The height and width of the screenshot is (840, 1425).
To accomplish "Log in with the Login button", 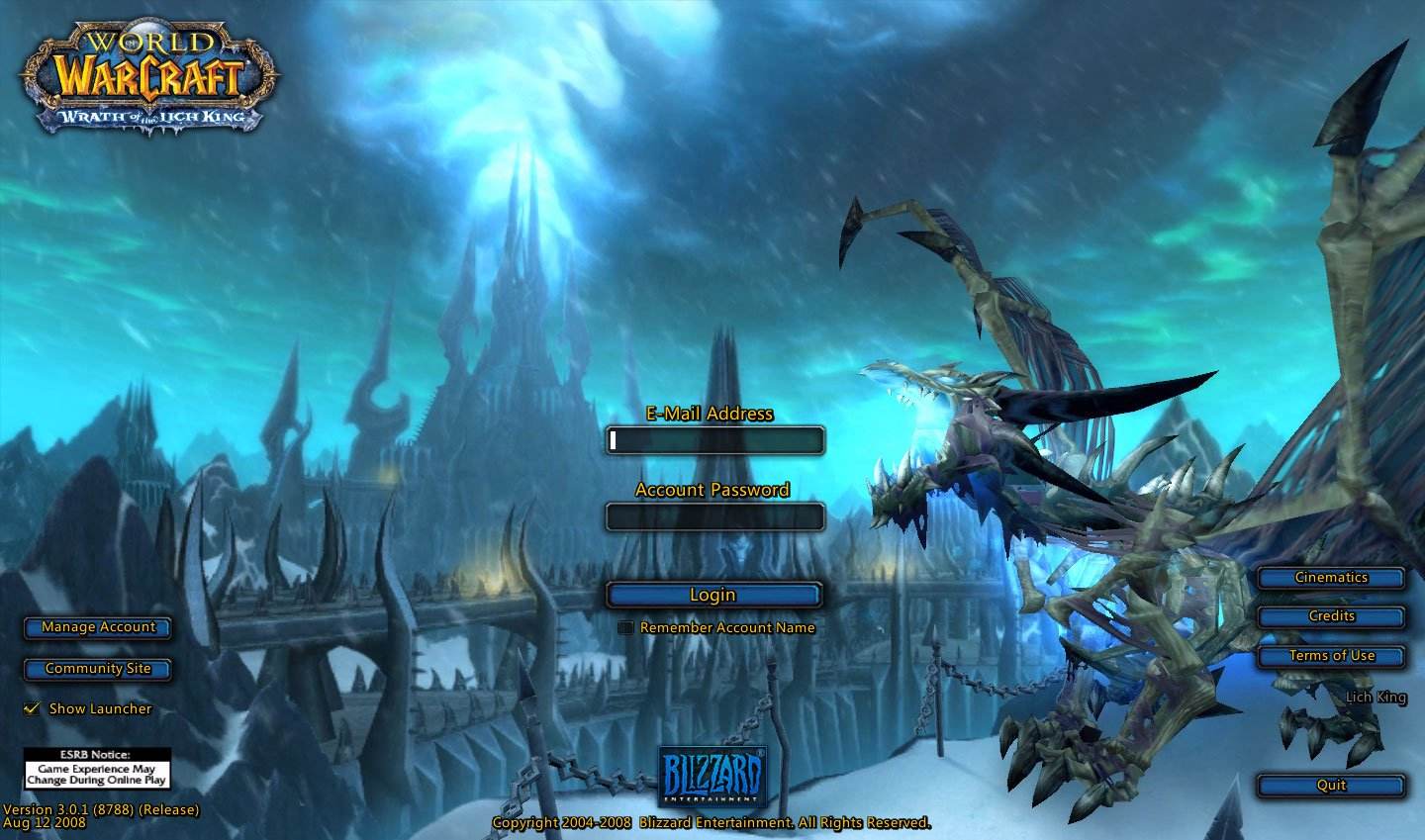I will tap(713, 595).
